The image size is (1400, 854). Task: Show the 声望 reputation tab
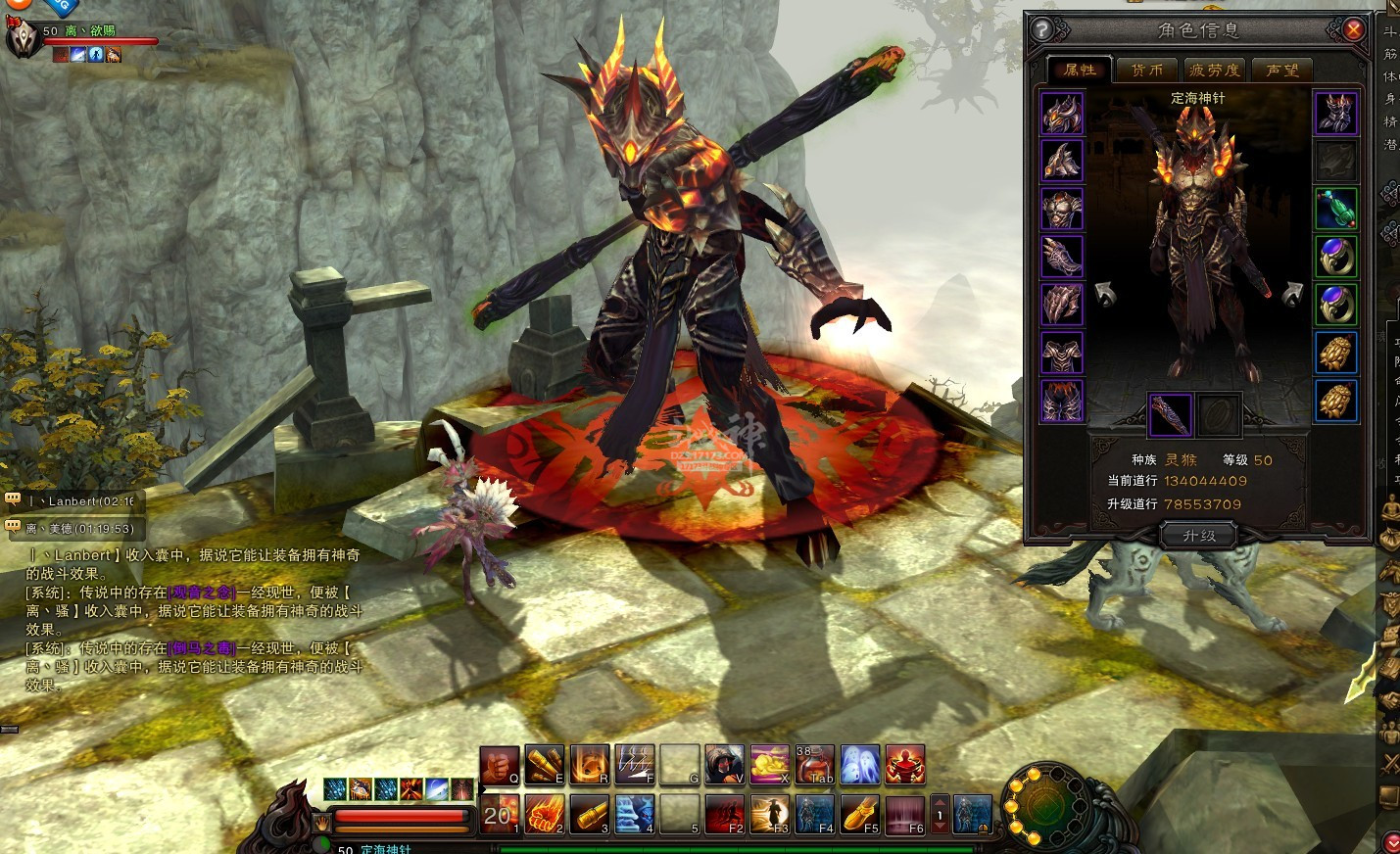coord(1281,70)
